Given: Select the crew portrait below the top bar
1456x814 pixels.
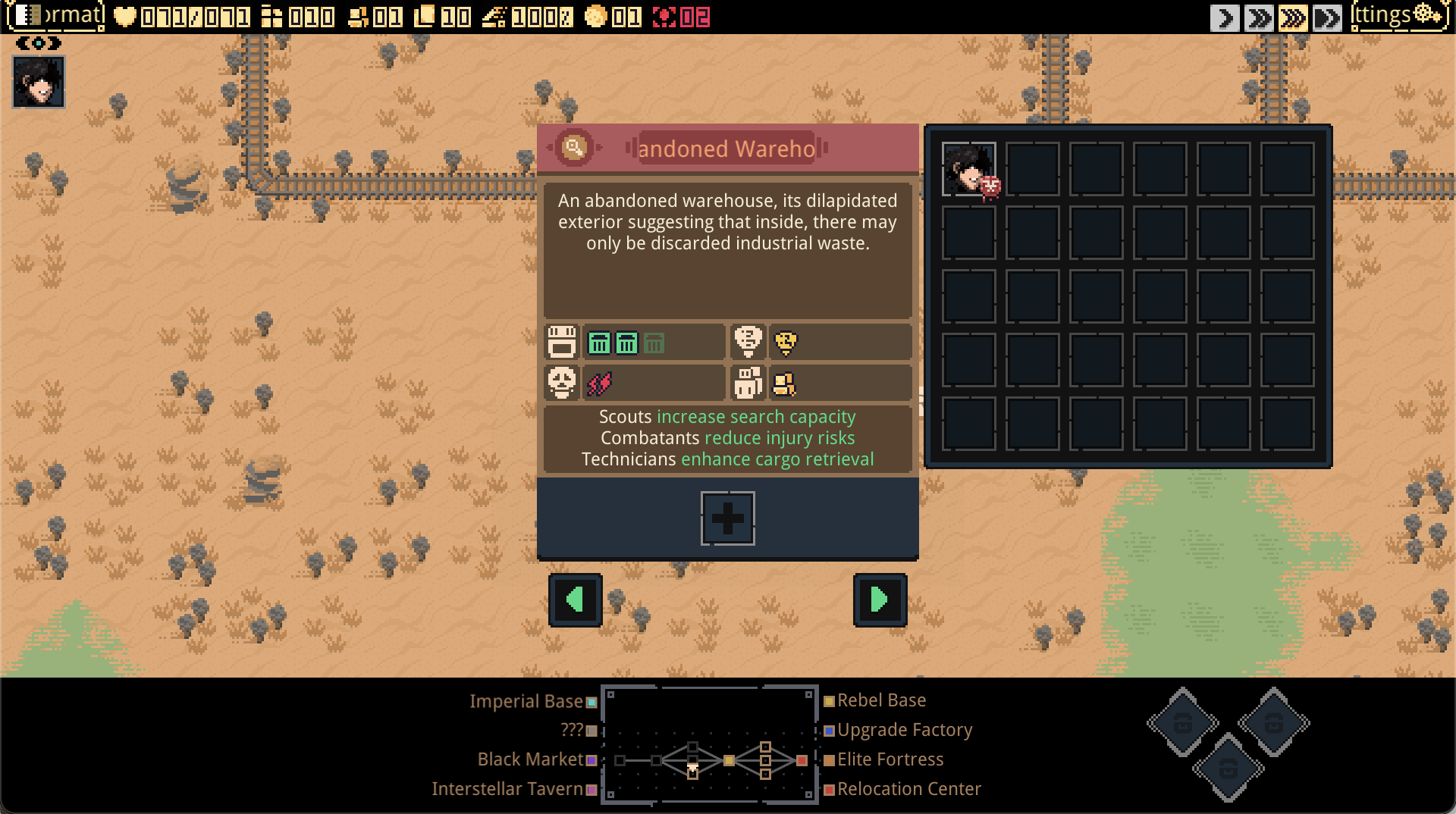Looking at the screenshot, I should (x=39, y=82).
